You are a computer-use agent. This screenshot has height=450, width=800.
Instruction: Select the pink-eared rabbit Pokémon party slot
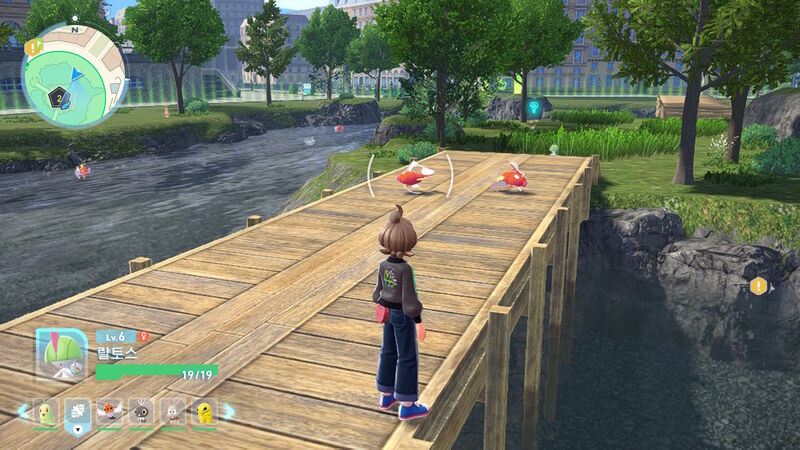click(x=172, y=411)
